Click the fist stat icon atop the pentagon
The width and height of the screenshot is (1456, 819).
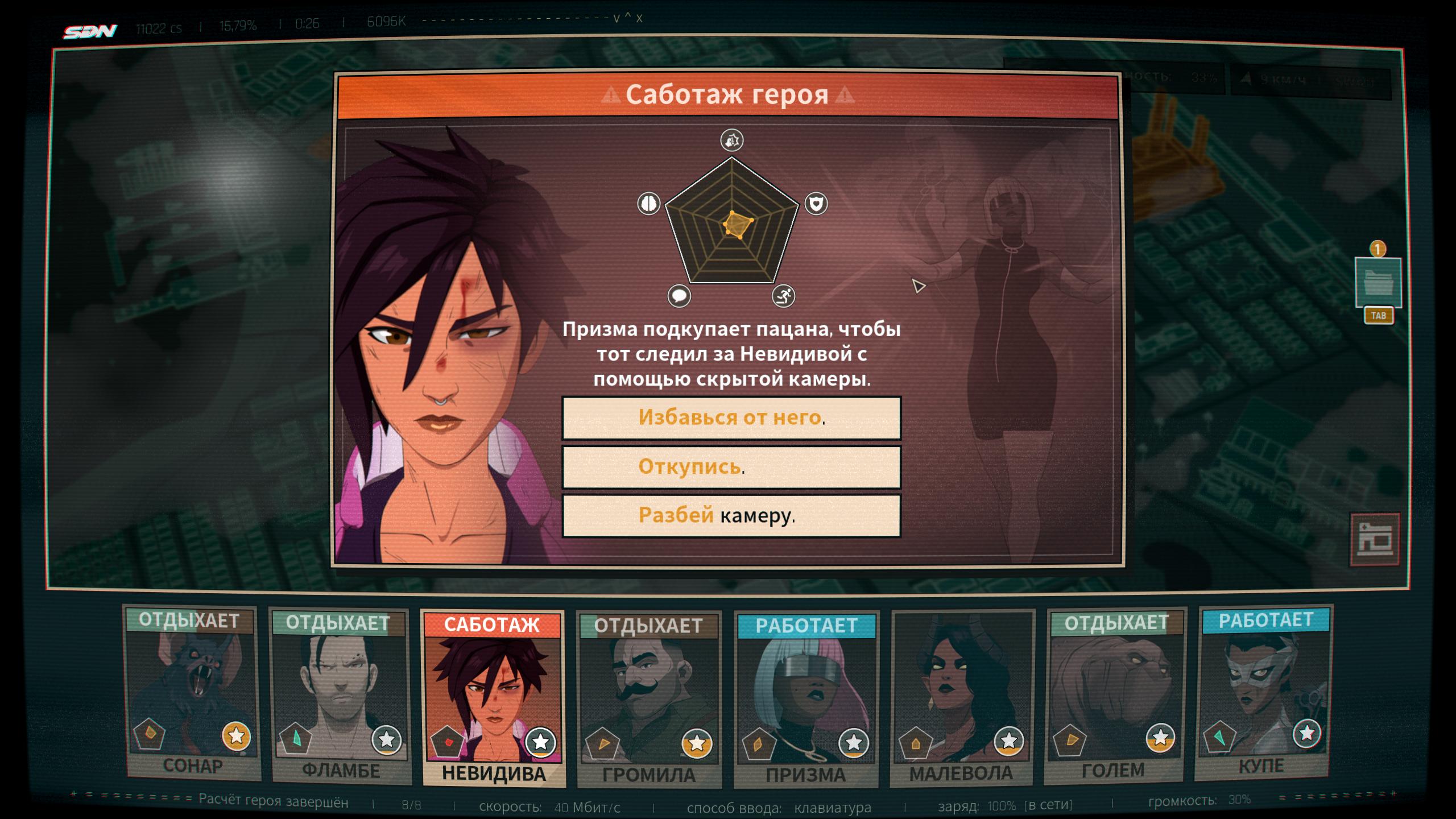click(x=732, y=140)
